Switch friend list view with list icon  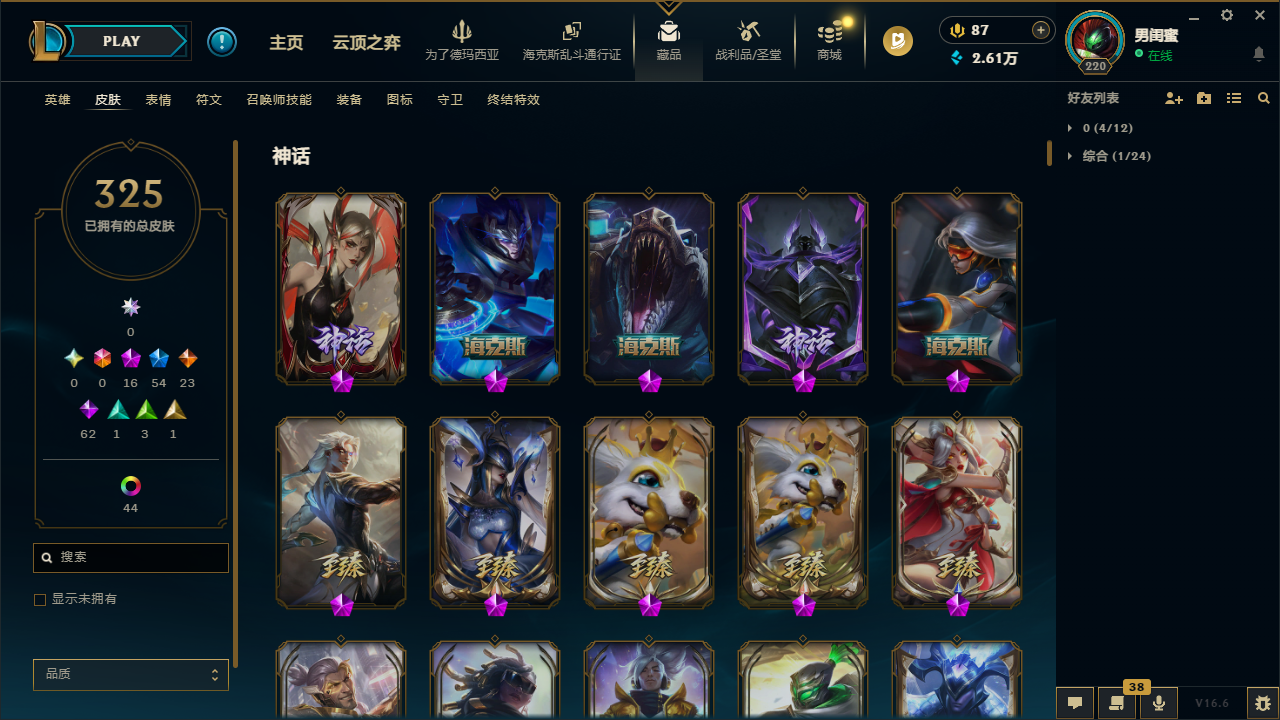[x=1233, y=98]
